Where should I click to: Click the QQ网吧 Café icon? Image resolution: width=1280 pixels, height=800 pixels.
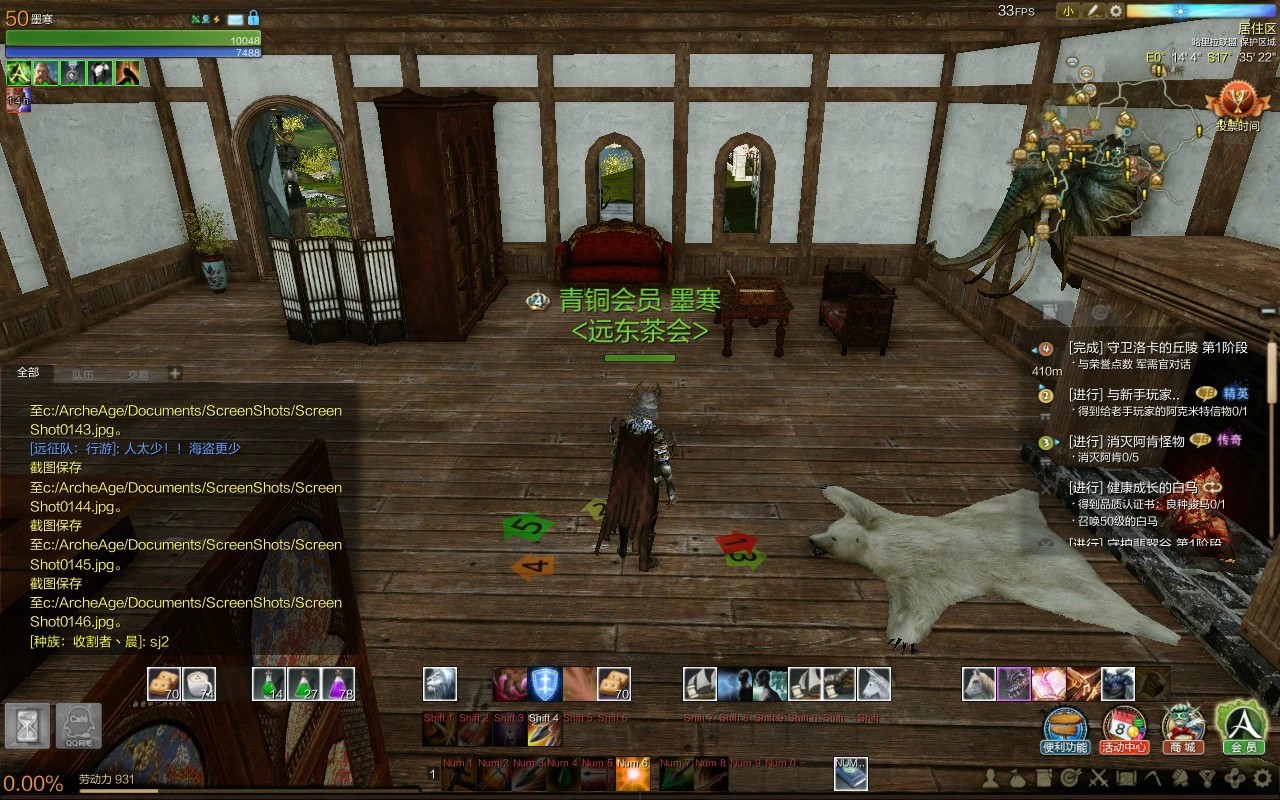click(78, 725)
